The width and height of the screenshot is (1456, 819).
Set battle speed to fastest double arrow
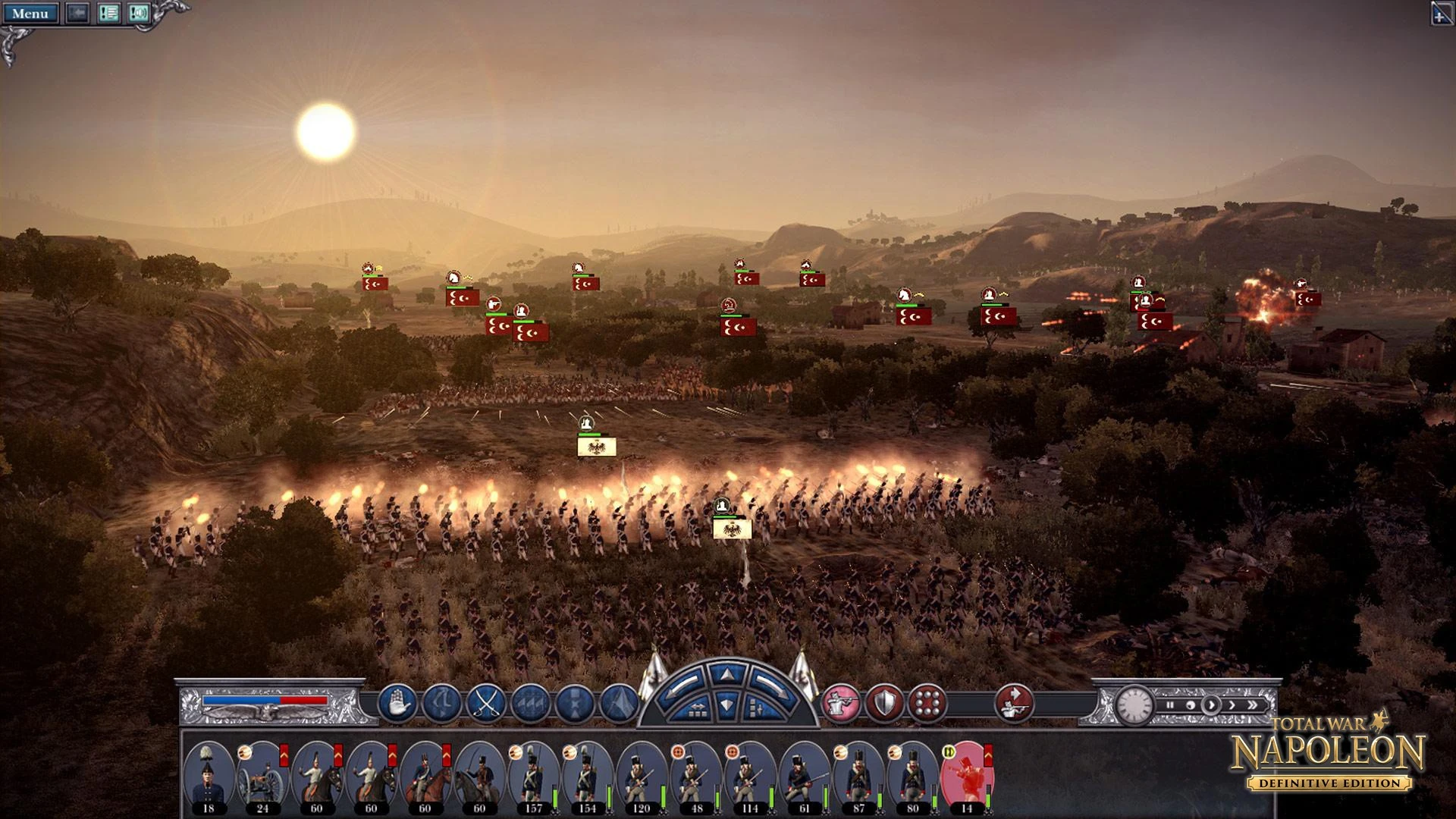1252,705
